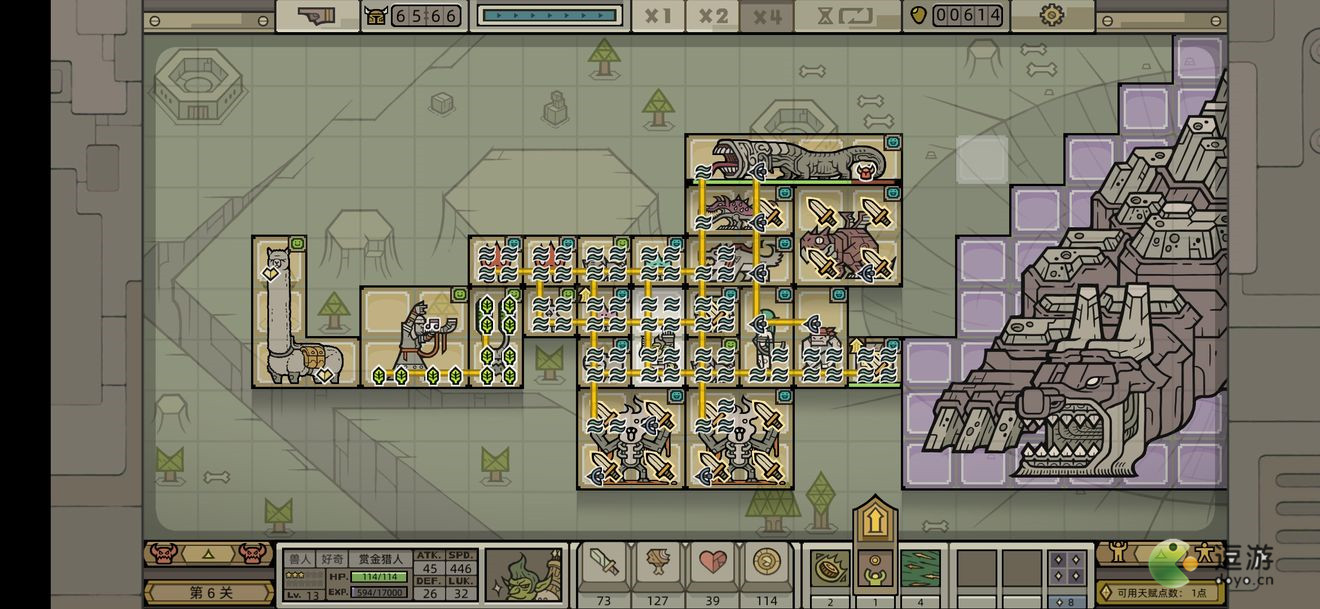
Task: Select the gold coin resource slot
Action: (767, 567)
